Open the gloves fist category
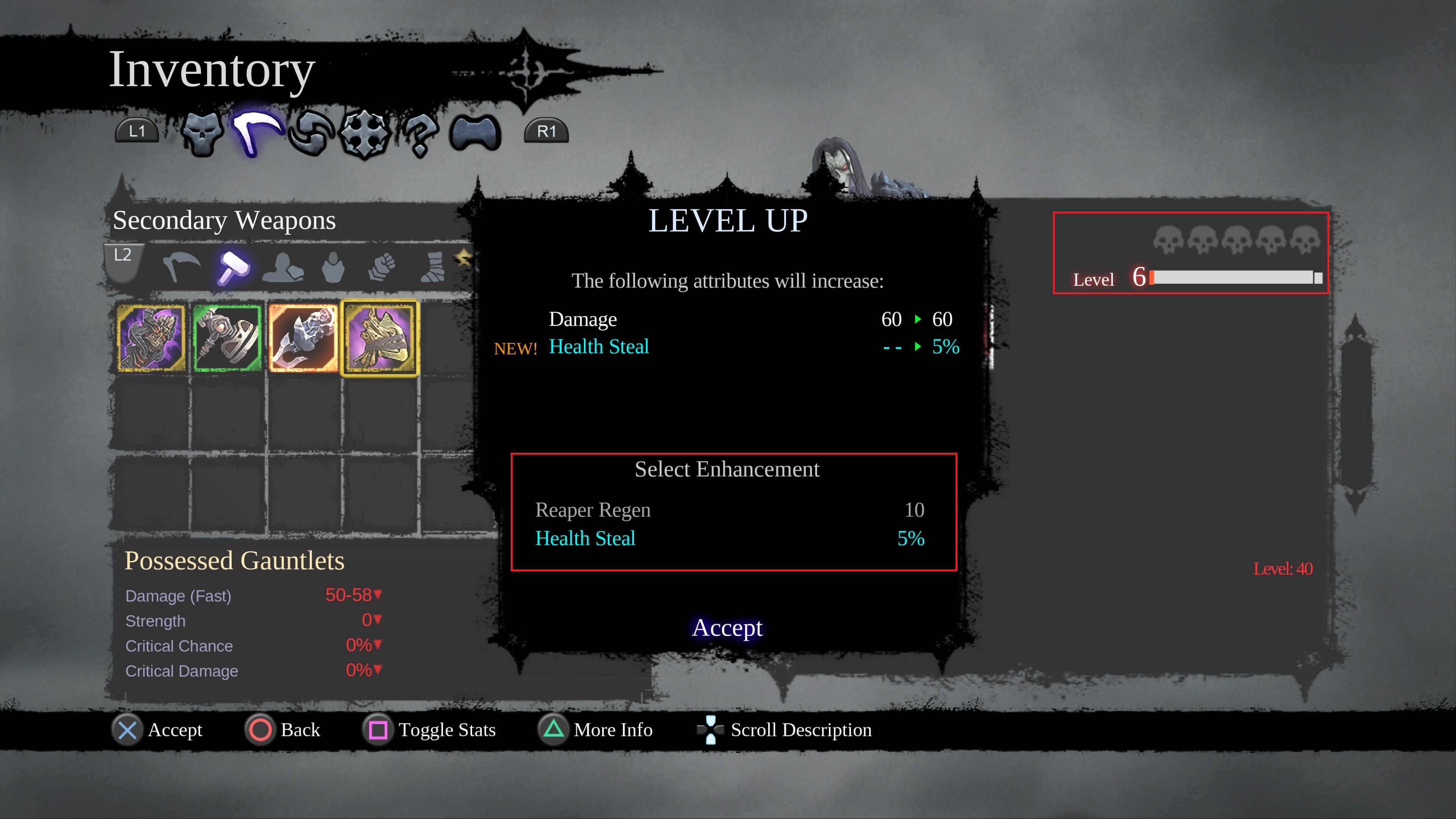 (x=382, y=267)
